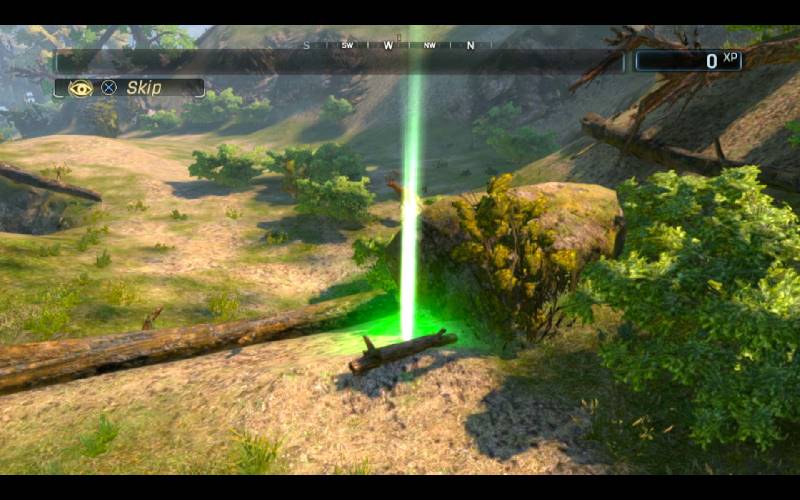Select the compass heading strip
Viewport: 800px width, 500px height.
(388, 45)
